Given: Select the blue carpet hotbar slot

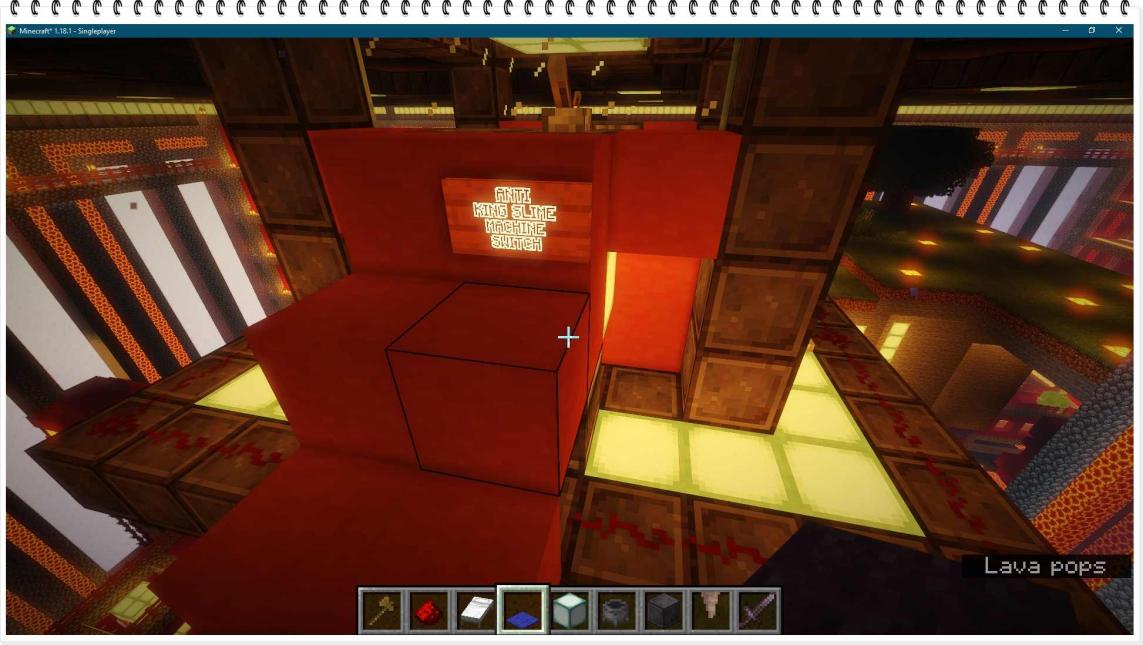Looking at the screenshot, I should [x=523, y=610].
